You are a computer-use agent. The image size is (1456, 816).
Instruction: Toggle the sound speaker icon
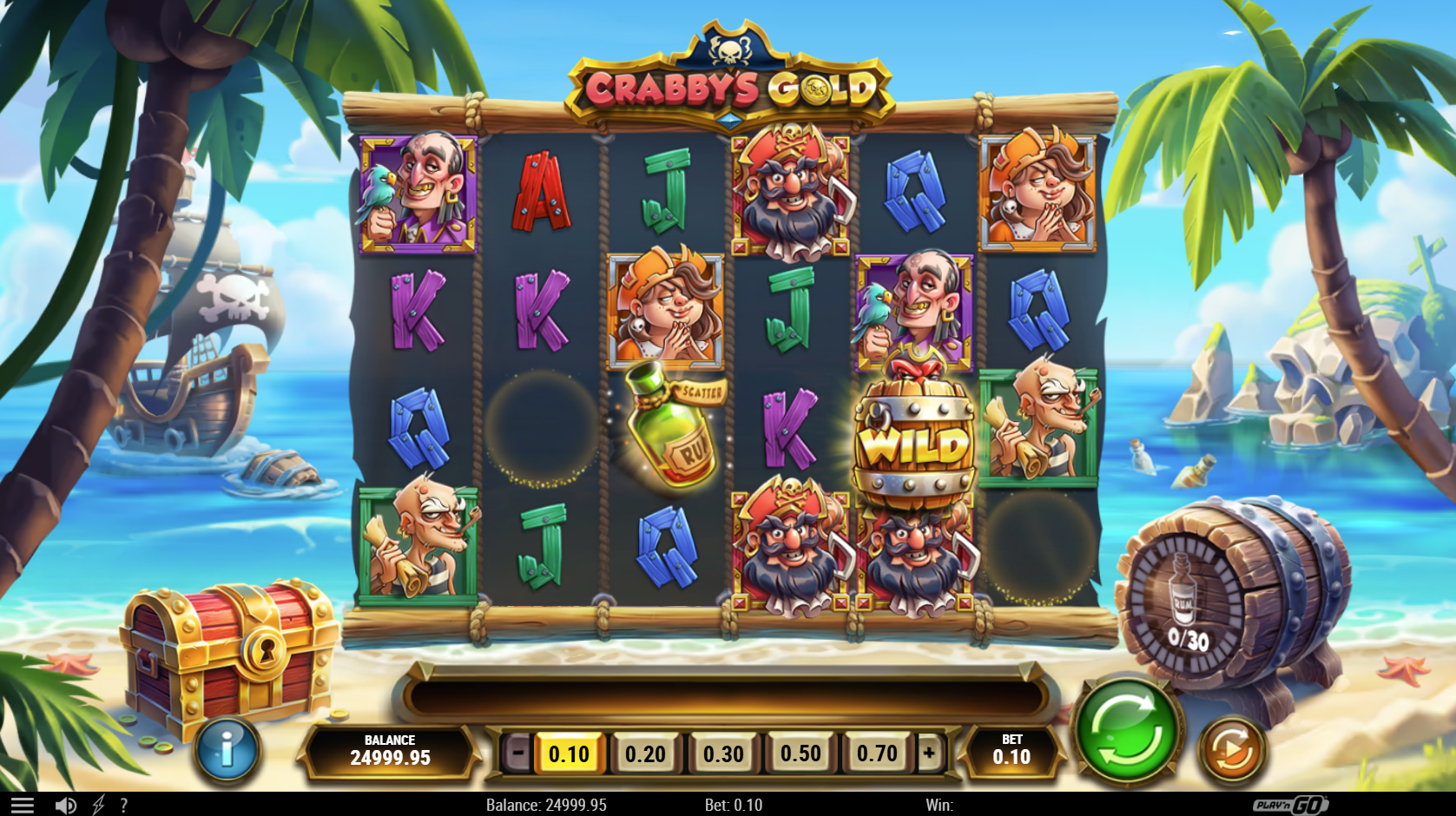(x=65, y=806)
